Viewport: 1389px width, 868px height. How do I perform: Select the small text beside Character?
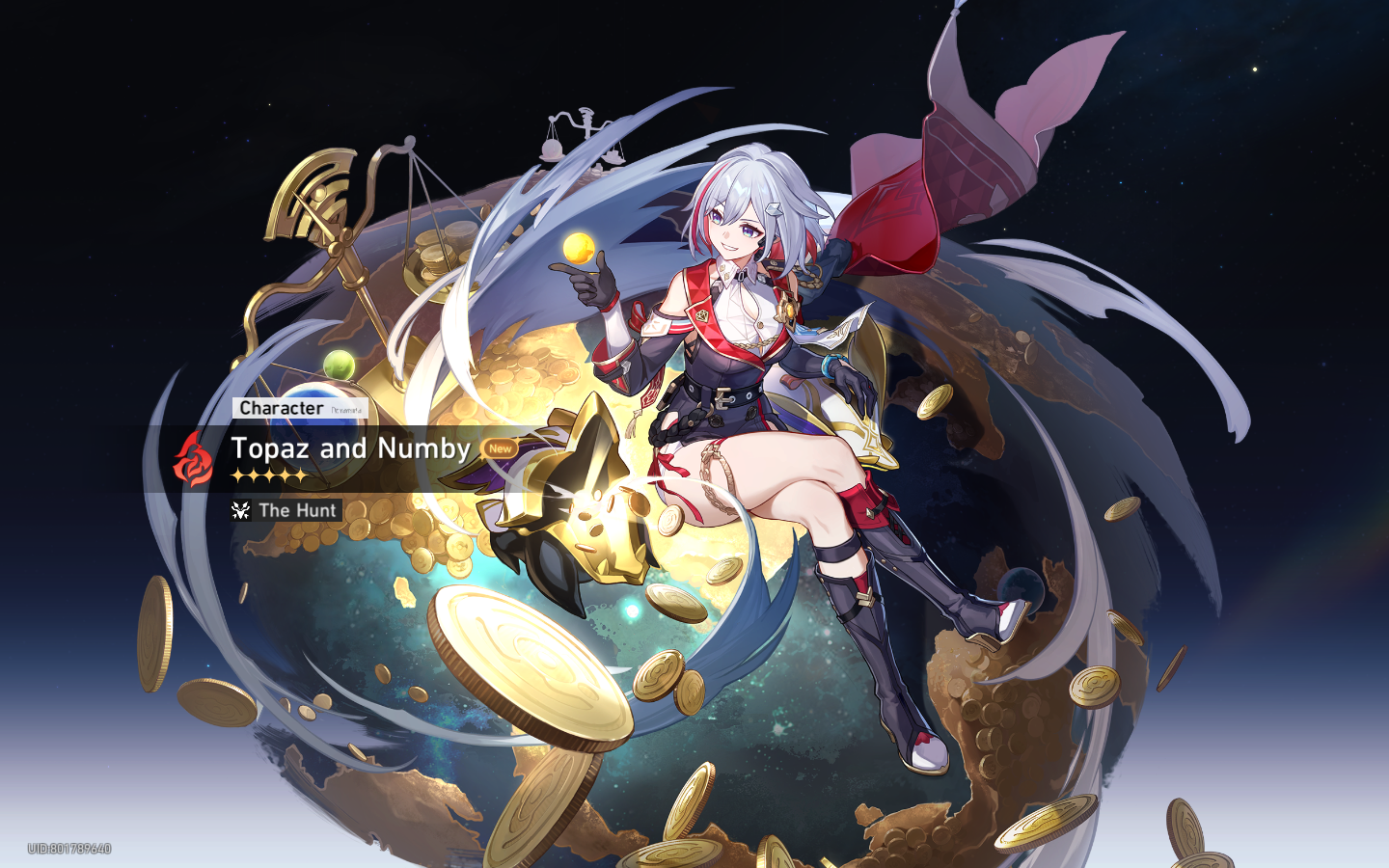pyautogui.click(x=346, y=409)
